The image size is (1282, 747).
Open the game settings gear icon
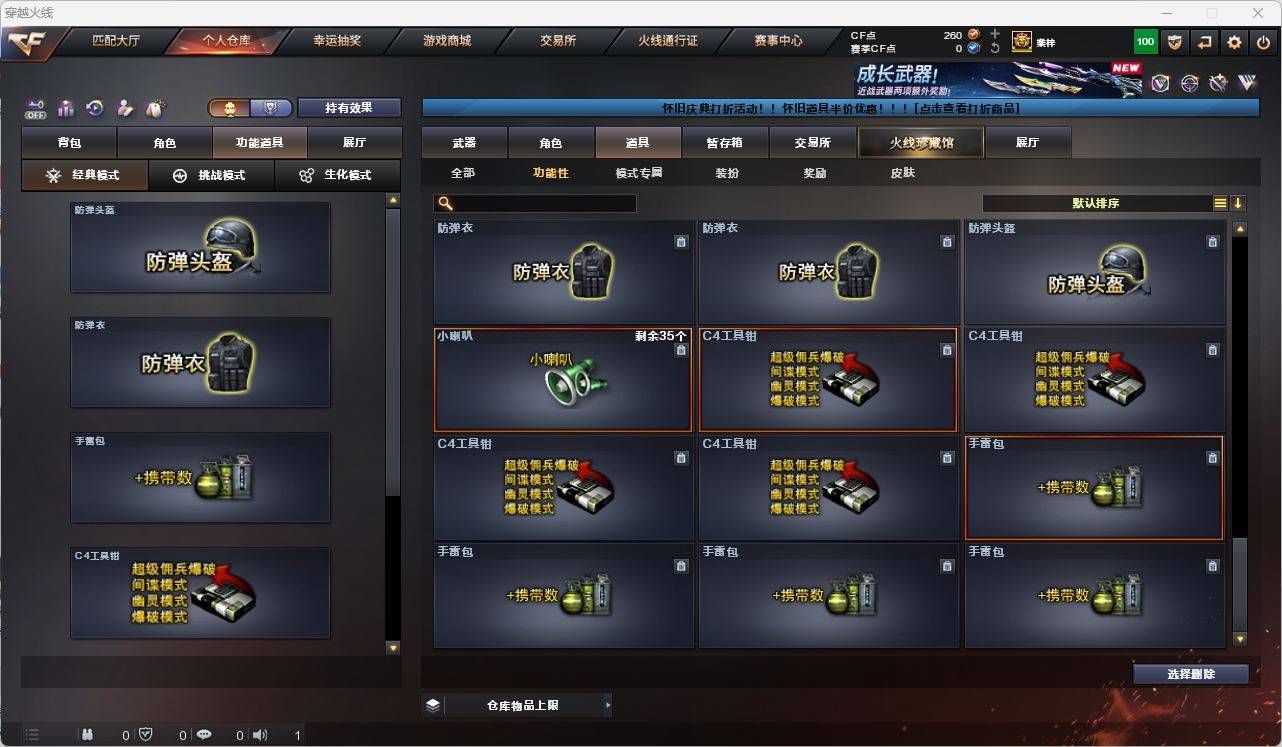(x=1233, y=42)
